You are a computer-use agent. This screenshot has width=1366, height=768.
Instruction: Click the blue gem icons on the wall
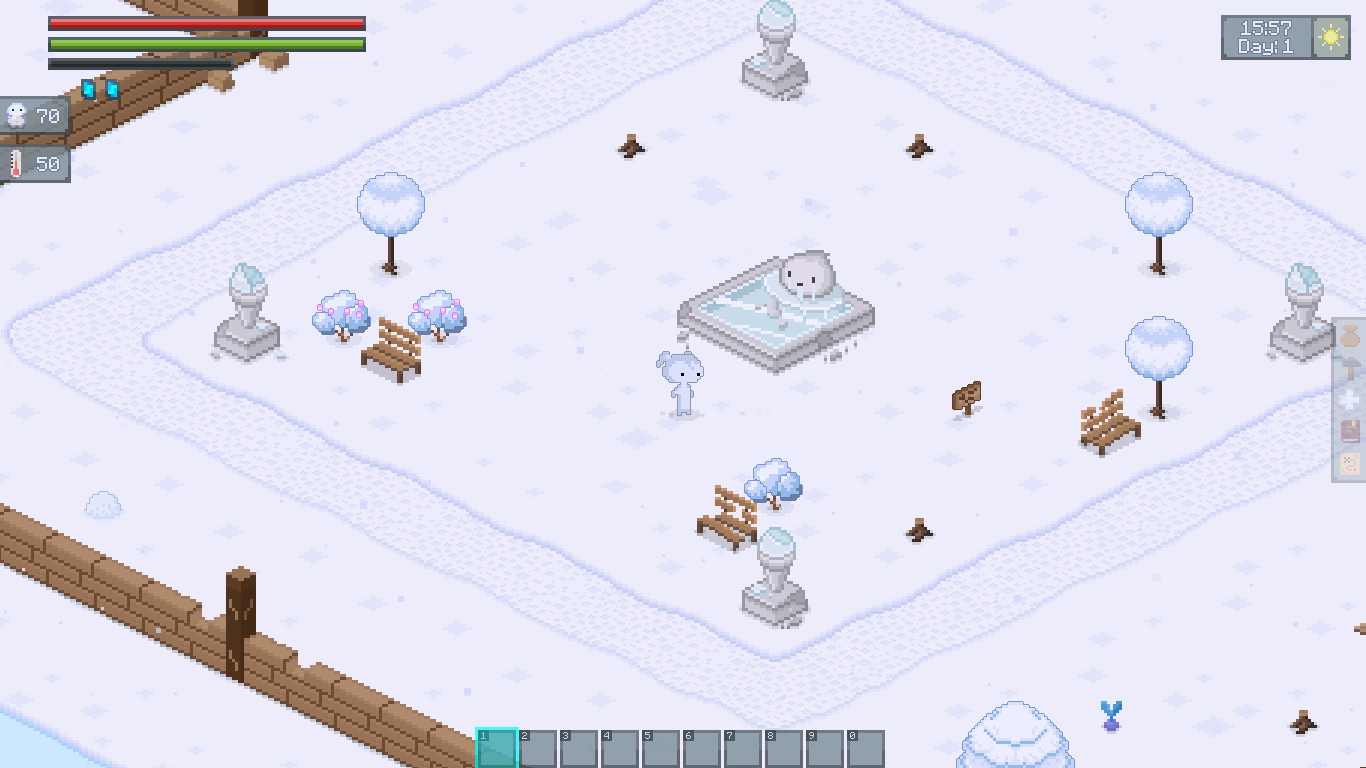(x=98, y=90)
